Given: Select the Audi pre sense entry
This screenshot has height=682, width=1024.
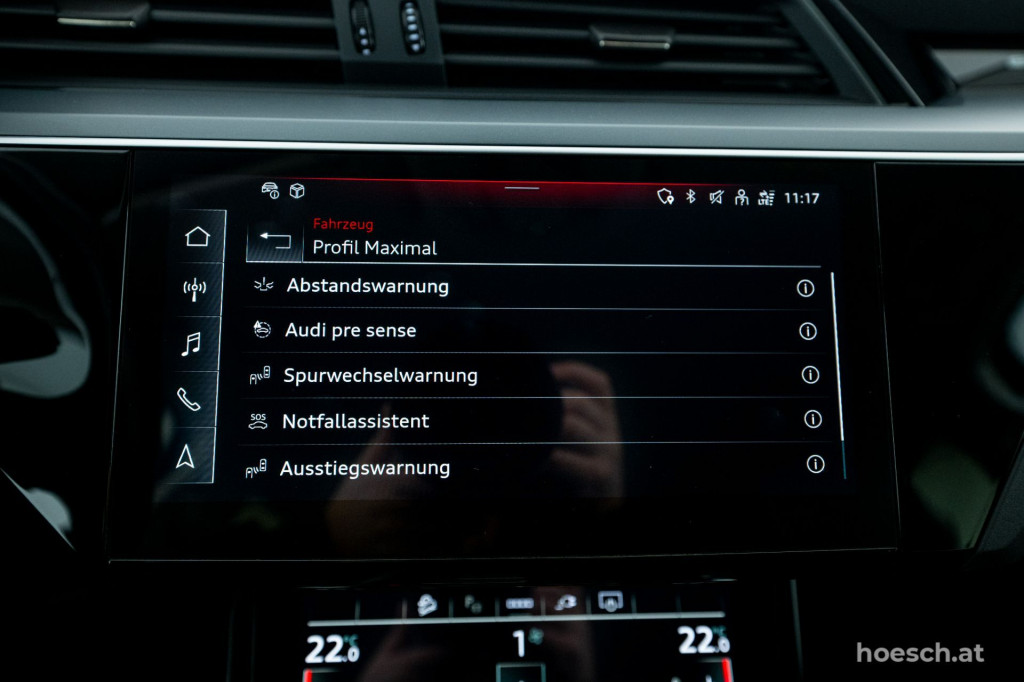Looking at the screenshot, I should [x=350, y=330].
